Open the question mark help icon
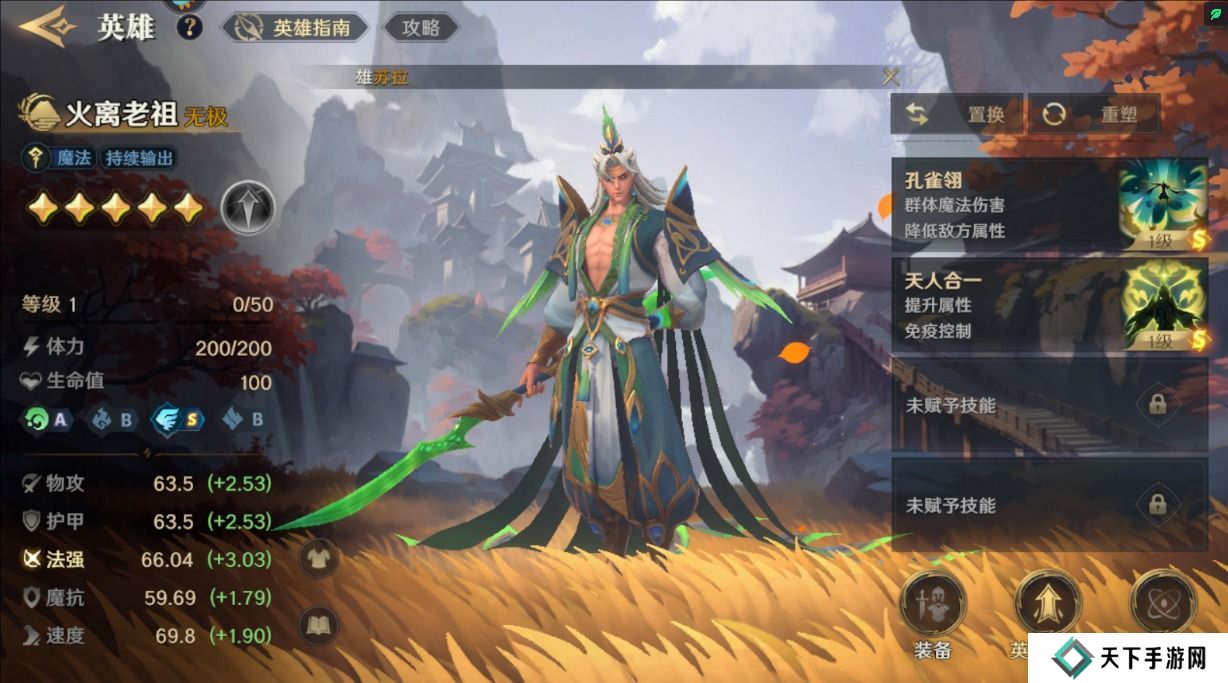The width and height of the screenshot is (1228, 683). pos(189,27)
